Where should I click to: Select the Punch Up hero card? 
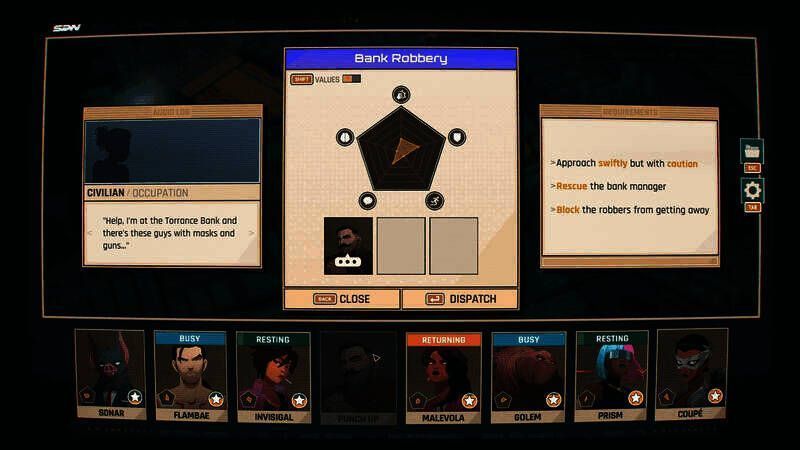click(357, 376)
